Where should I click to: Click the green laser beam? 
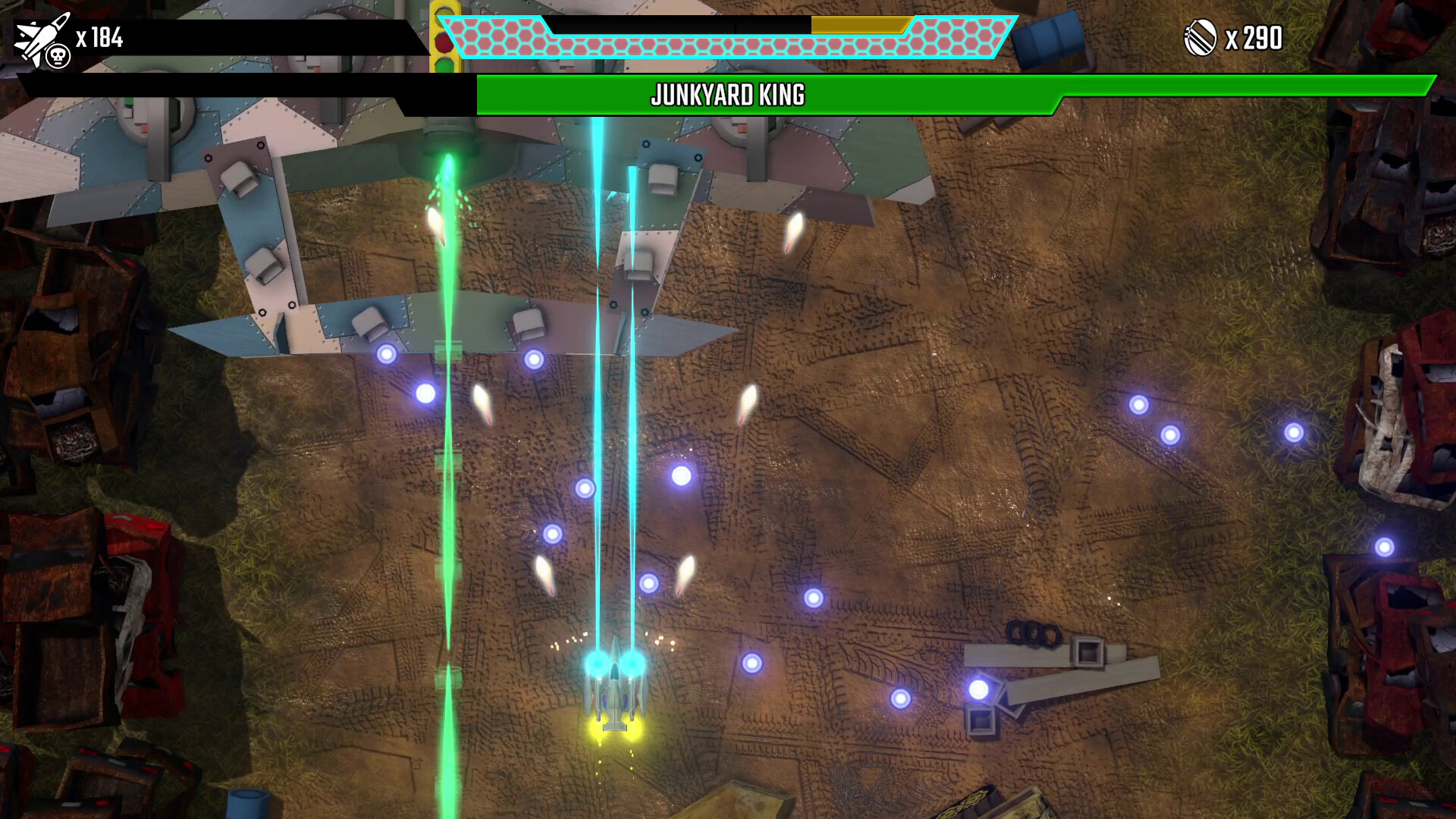click(x=447, y=455)
